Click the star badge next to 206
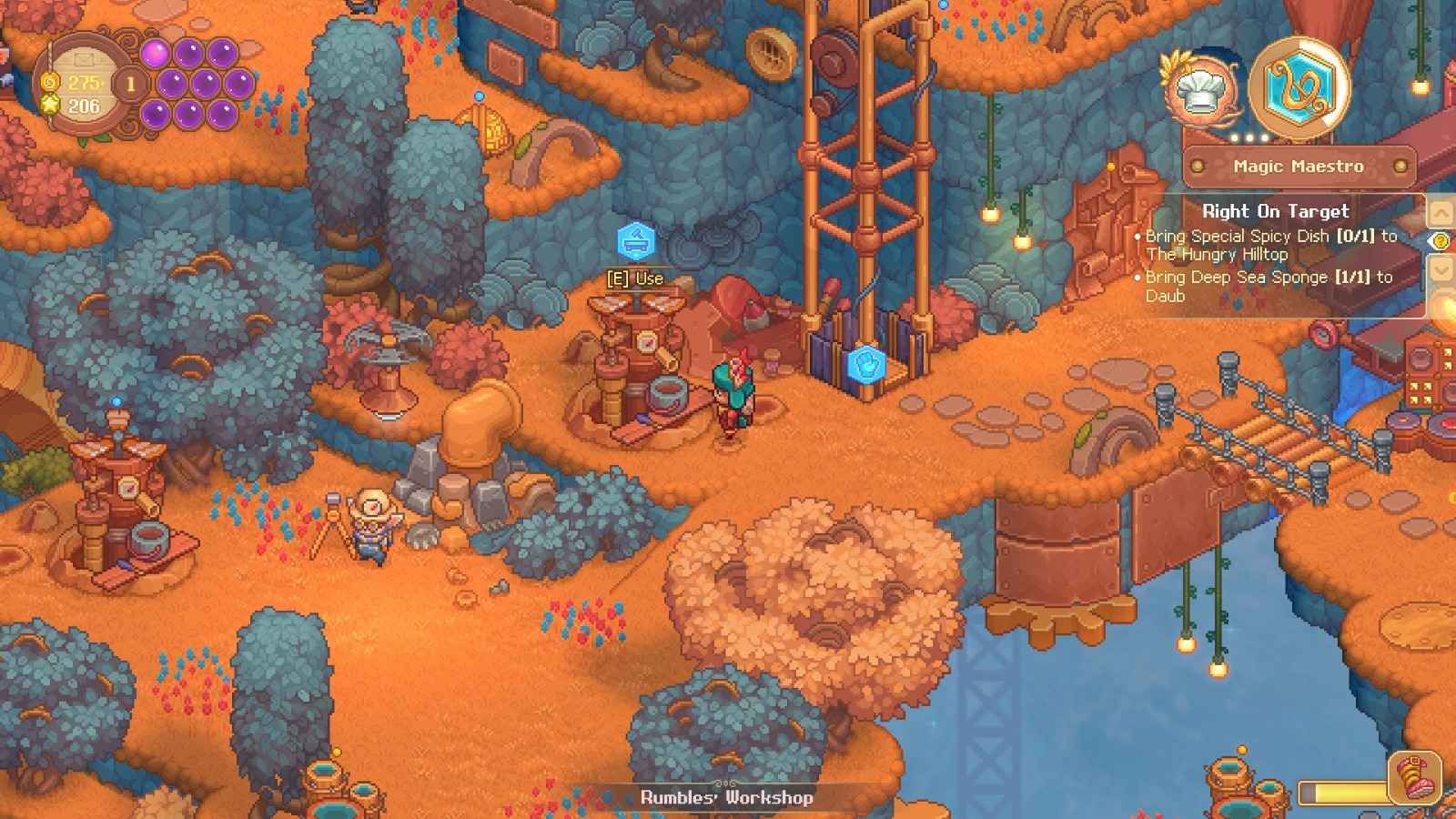This screenshot has width=1456, height=819. tap(49, 103)
